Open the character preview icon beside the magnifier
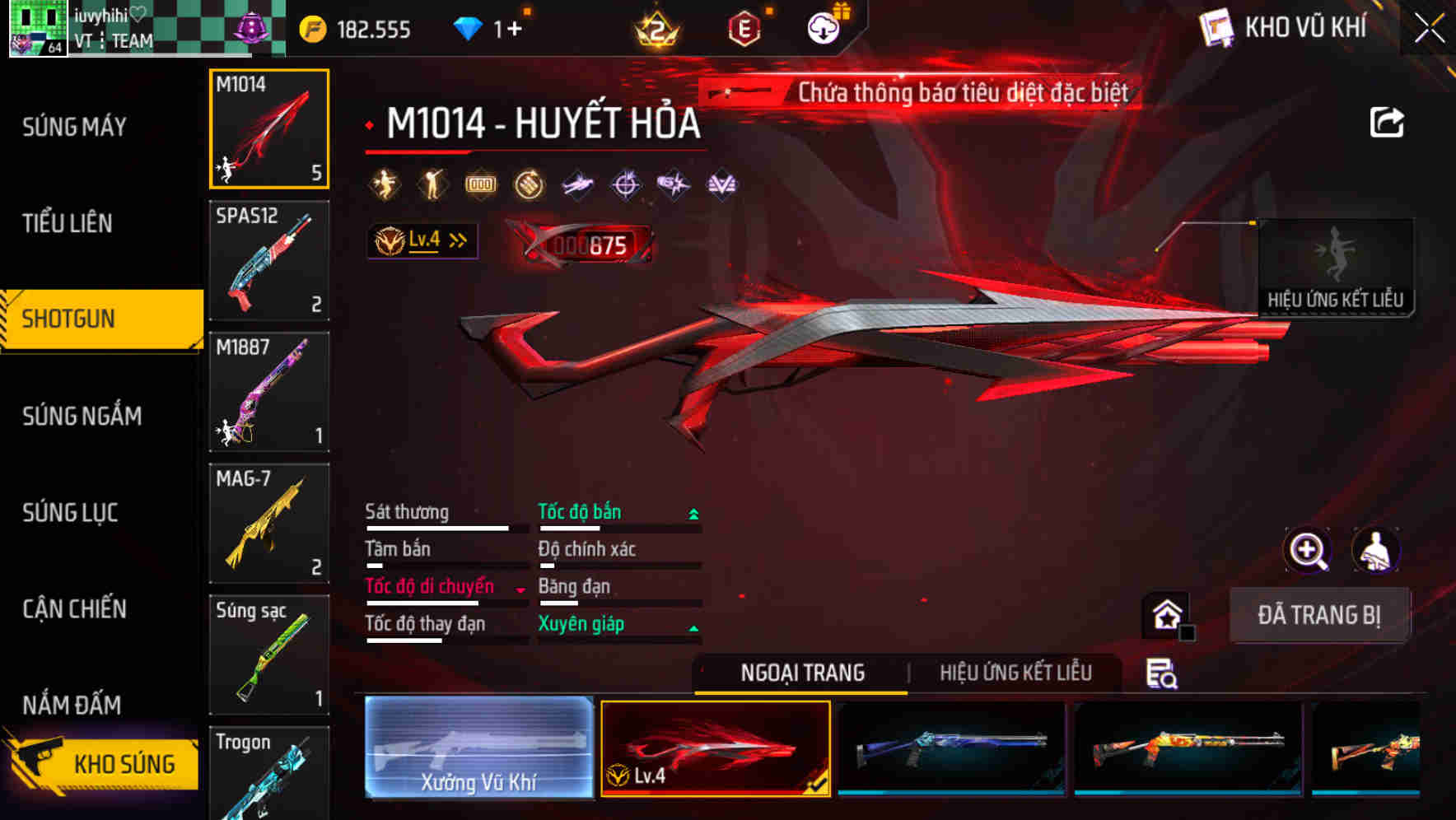This screenshot has width=1456, height=820. click(1376, 550)
